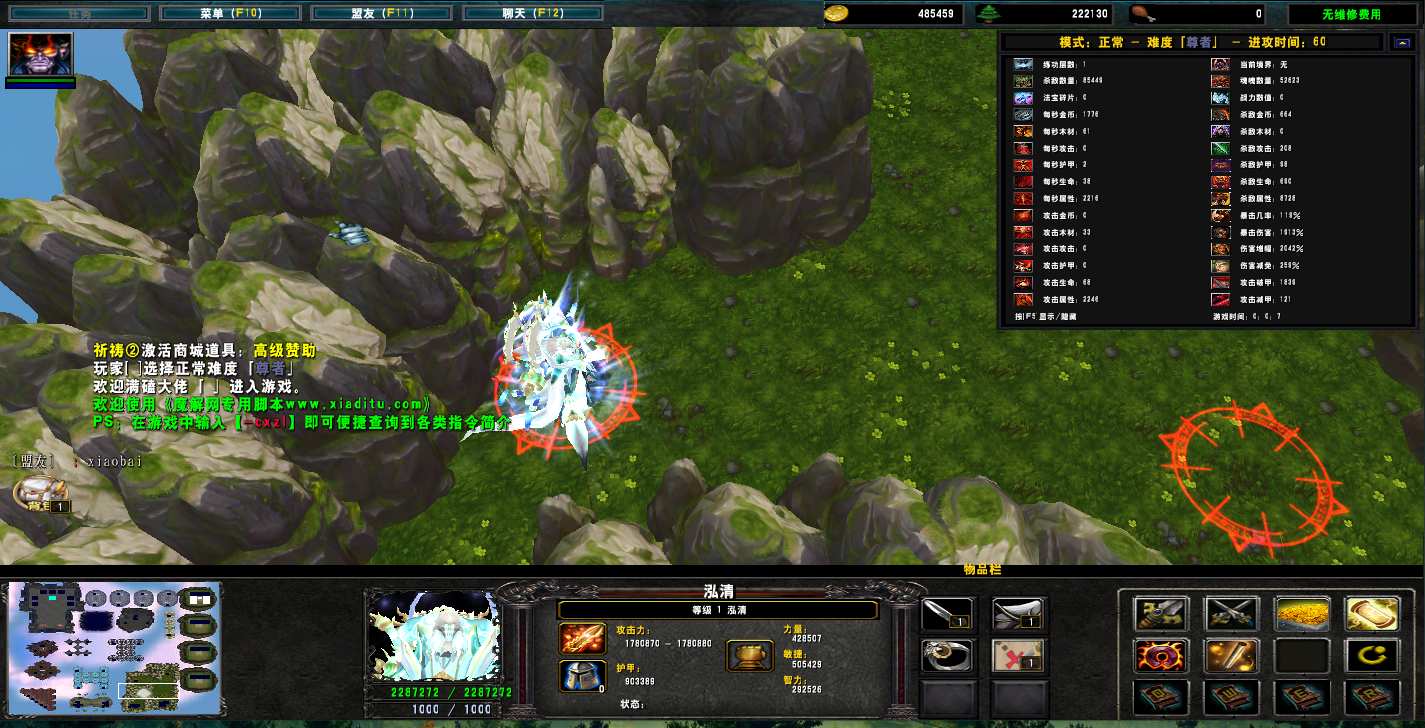Image resolution: width=1425 pixels, height=728 pixels.
Task: Select the demon hero portrait icon
Action: pyautogui.click(x=41, y=54)
